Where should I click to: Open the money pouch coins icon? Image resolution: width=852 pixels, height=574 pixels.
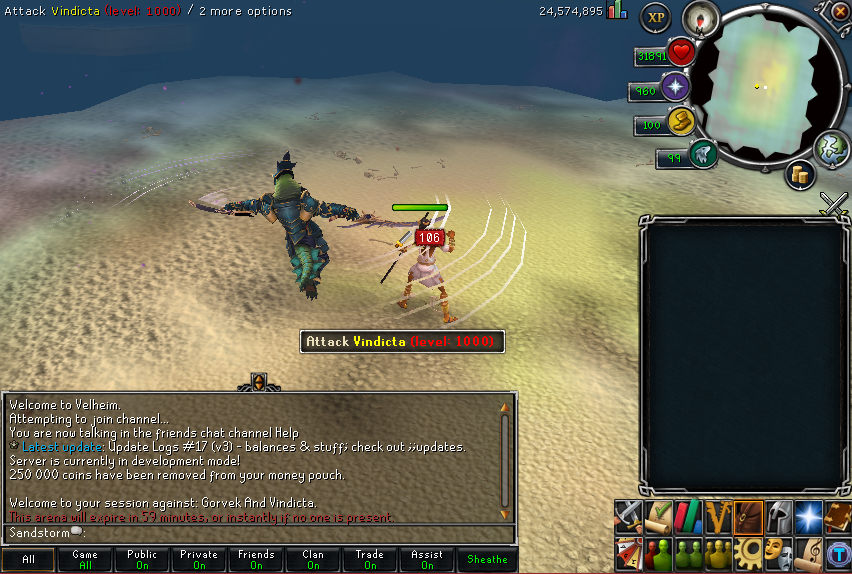[800, 174]
